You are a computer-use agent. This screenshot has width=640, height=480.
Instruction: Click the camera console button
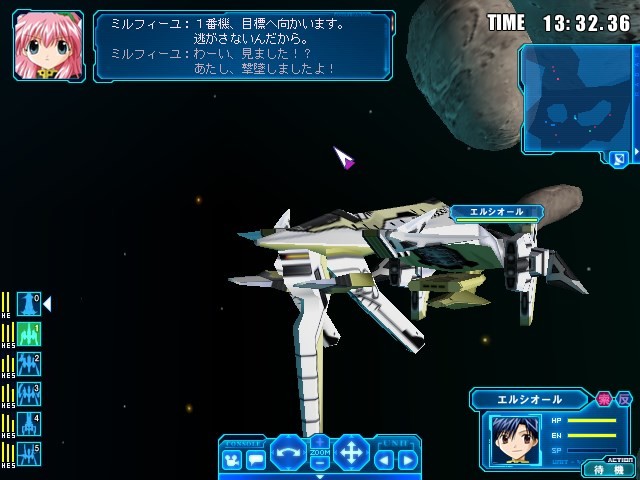pyautogui.click(x=232, y=461)
